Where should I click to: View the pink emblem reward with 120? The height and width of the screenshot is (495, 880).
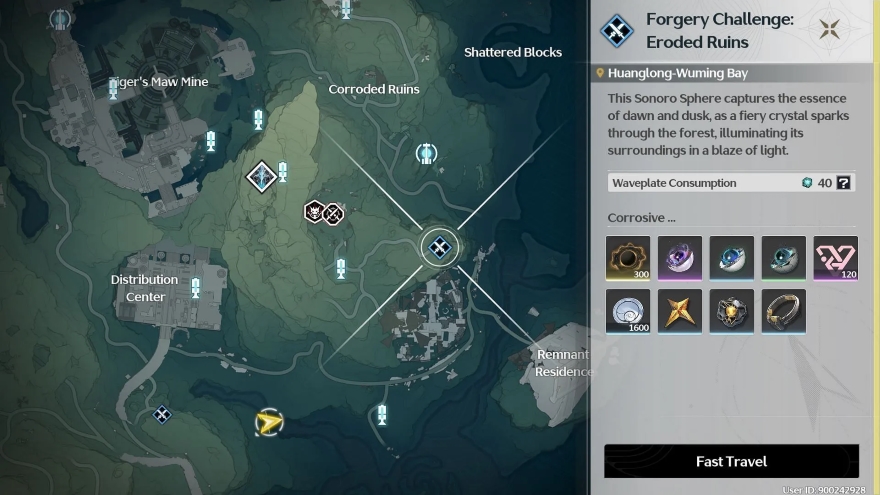coord(835,258)
